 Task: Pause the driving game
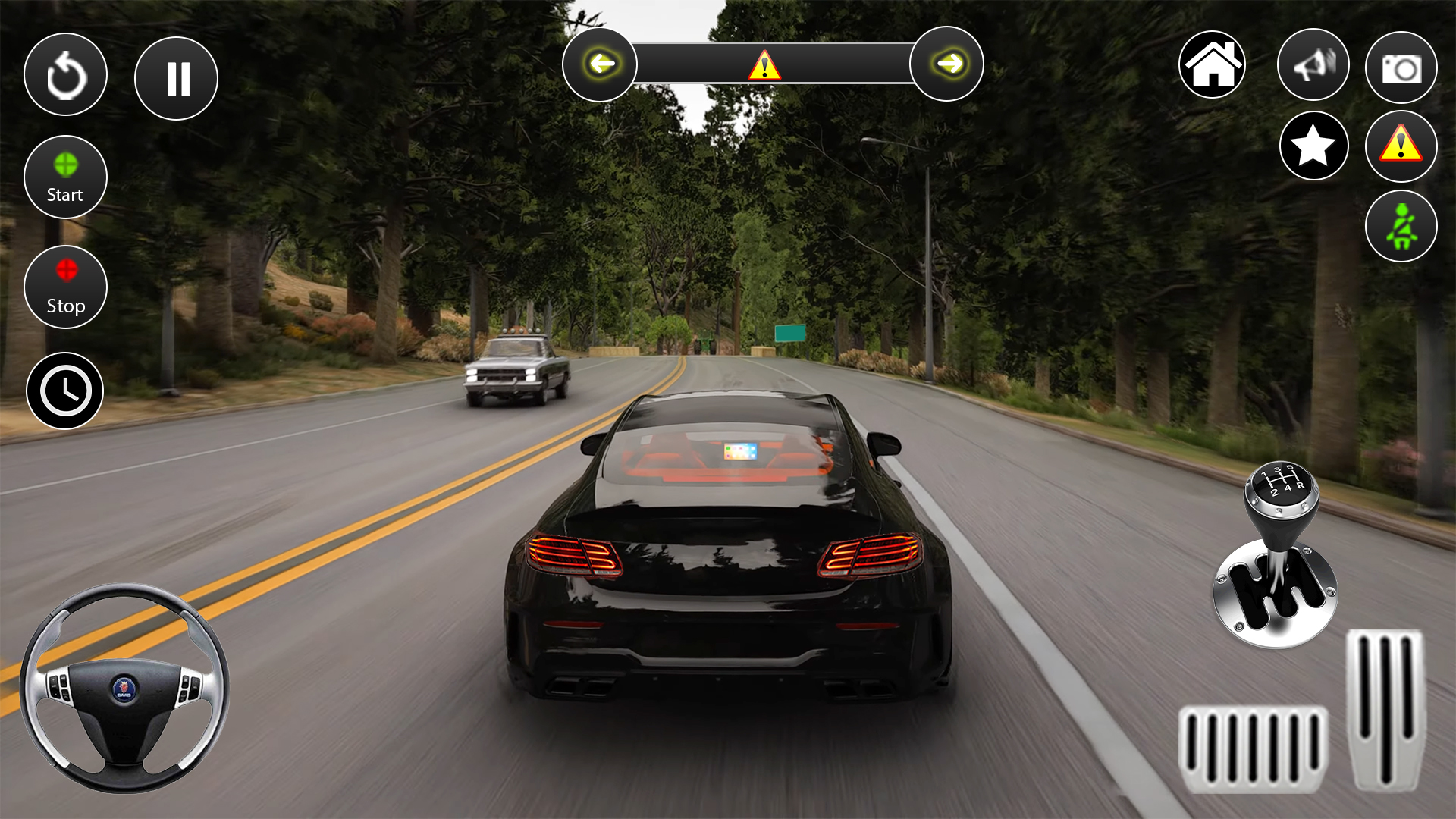tap(176, 78)
